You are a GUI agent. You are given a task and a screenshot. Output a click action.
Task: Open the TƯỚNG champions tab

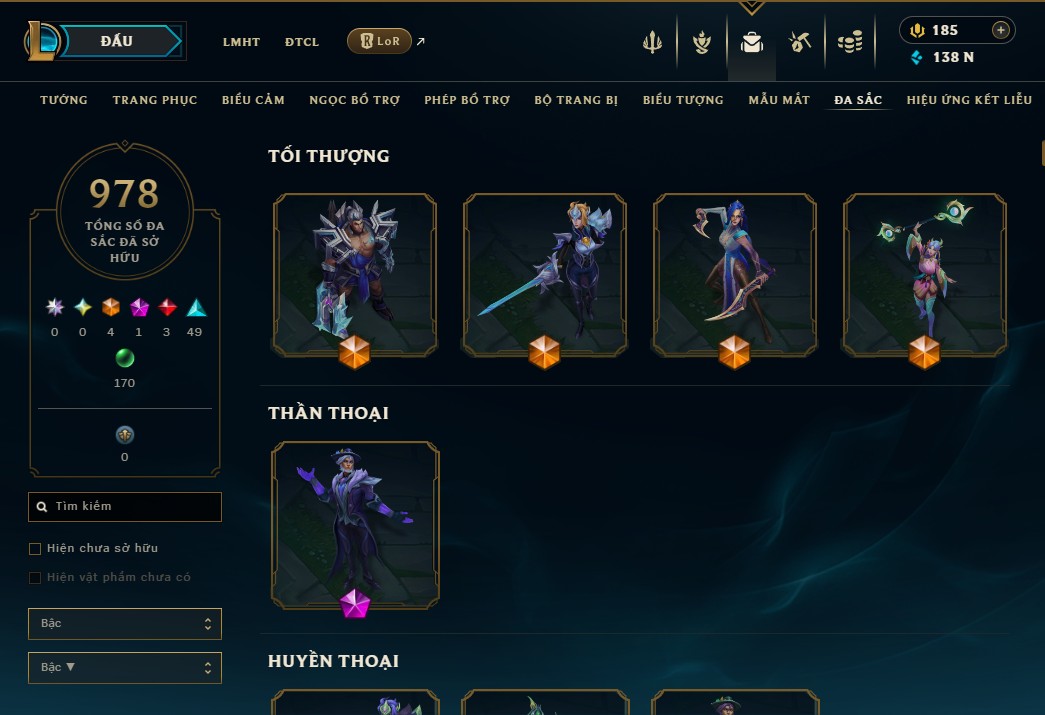click(x=64, y=100)
